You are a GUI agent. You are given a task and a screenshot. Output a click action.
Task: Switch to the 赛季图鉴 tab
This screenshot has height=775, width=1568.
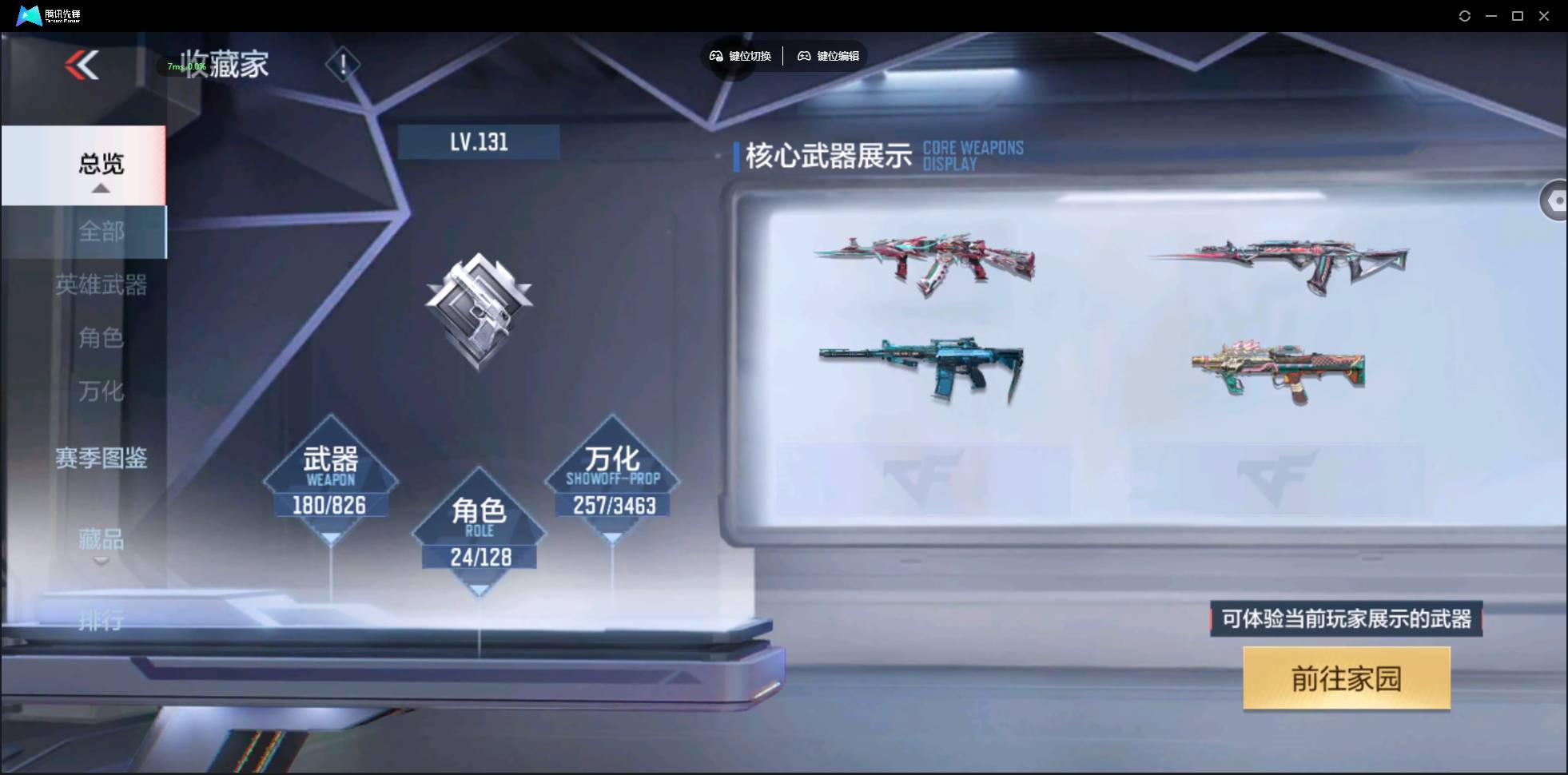[x=101, y=459]
